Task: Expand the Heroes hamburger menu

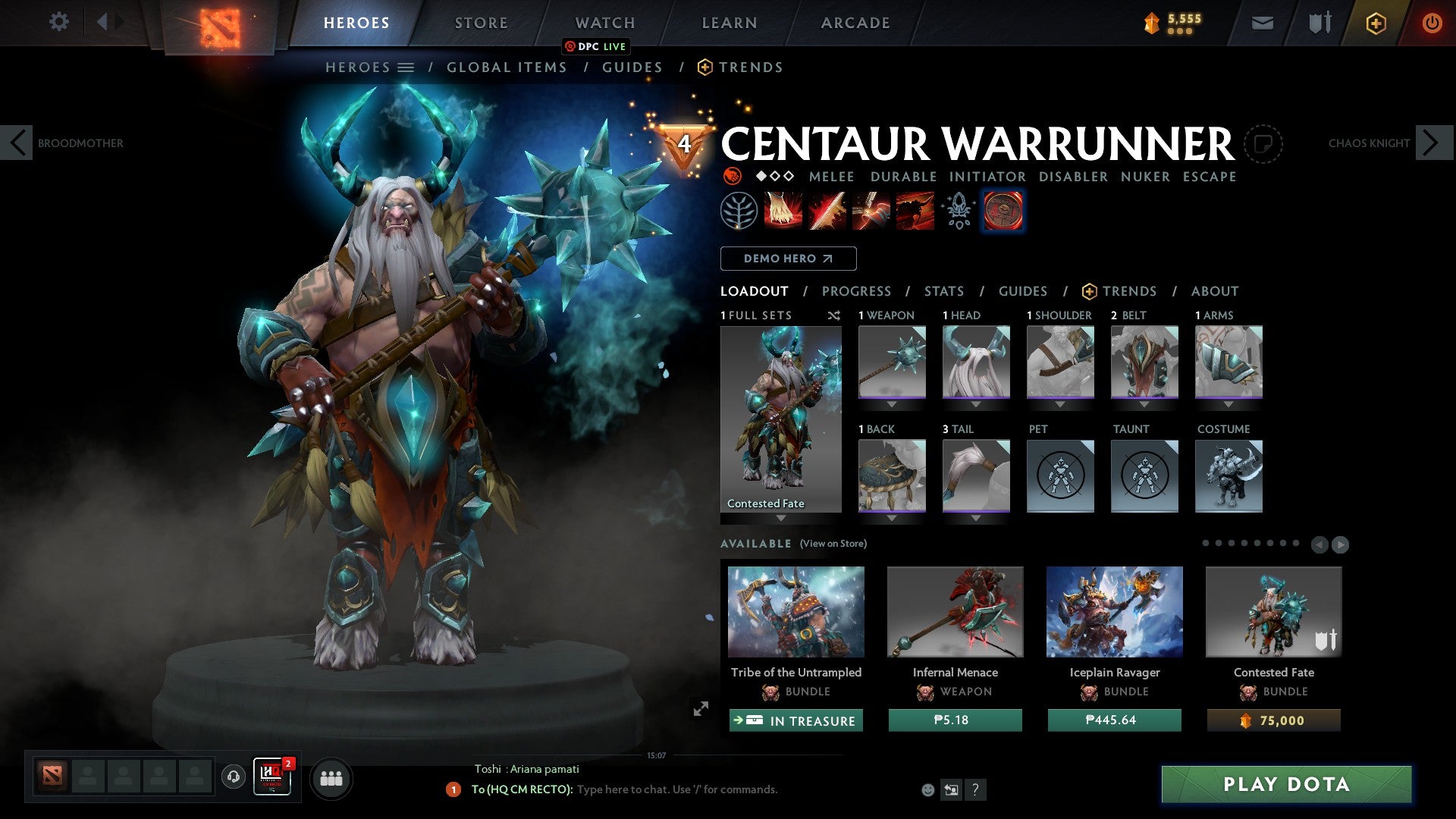Action: click(x=407, y=67)
